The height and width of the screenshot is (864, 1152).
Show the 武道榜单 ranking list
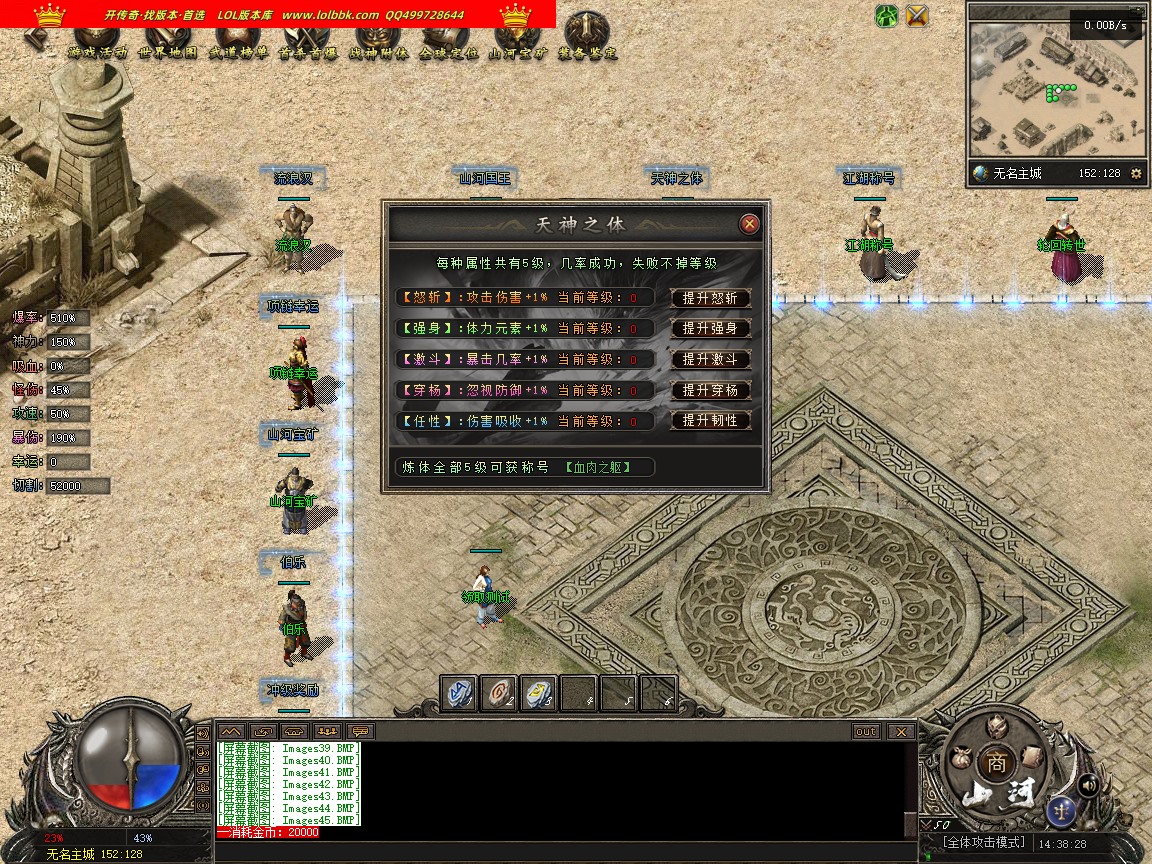point(238,52)
